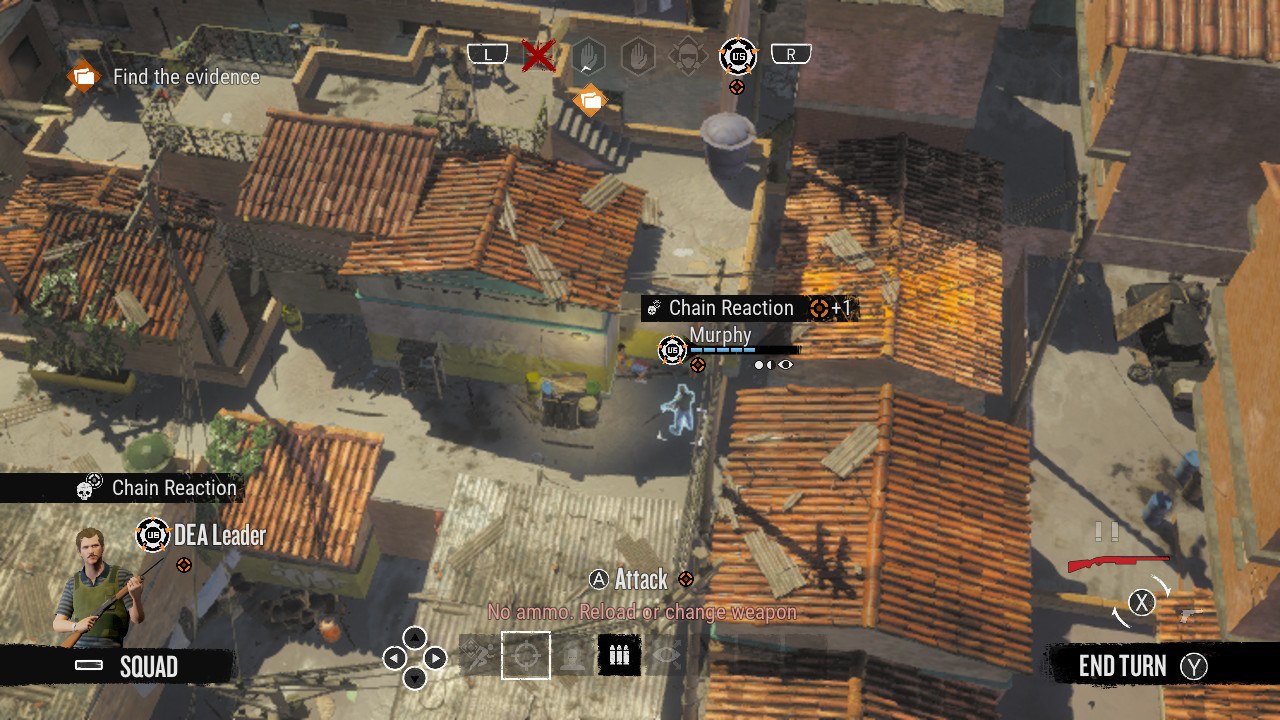Select the reload ammo action

619,656
